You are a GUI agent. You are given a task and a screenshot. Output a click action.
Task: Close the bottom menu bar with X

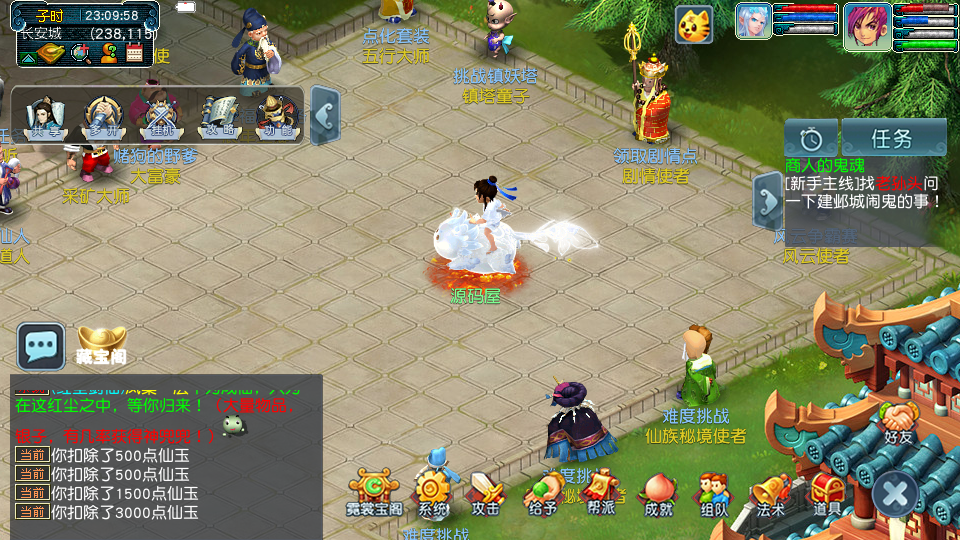[x=895, y=493]
